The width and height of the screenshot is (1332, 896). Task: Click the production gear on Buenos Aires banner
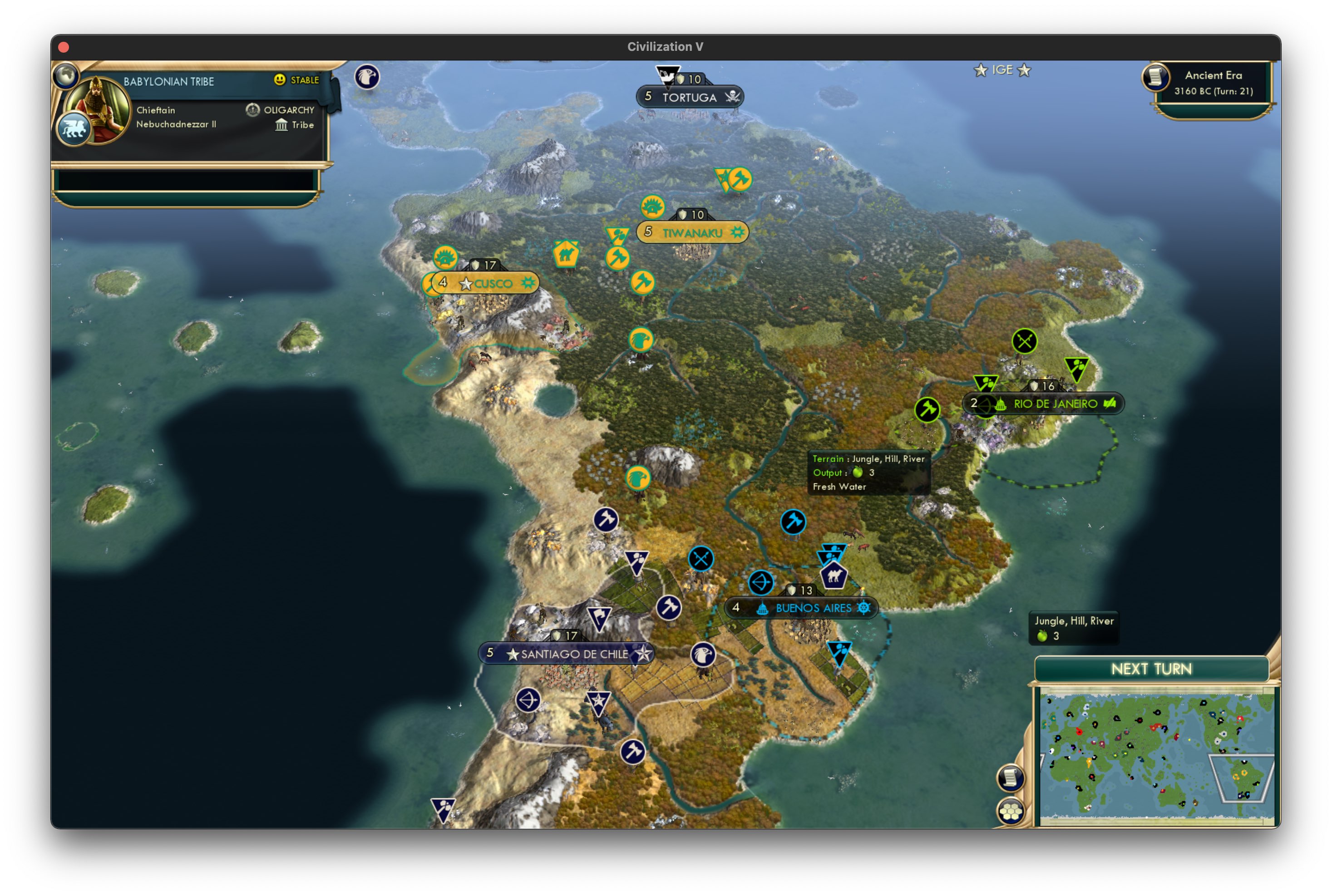(x=864, y=607)
